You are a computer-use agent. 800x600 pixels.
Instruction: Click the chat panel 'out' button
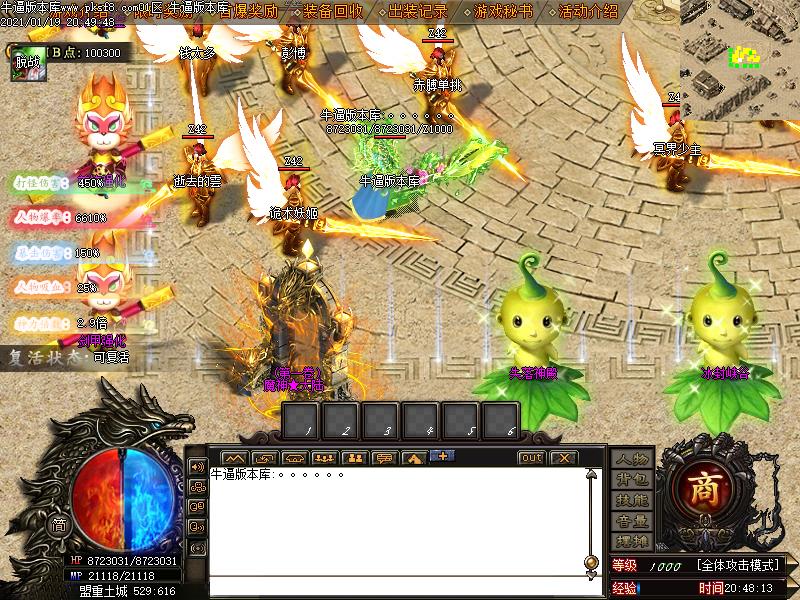(x=531, y=458)
